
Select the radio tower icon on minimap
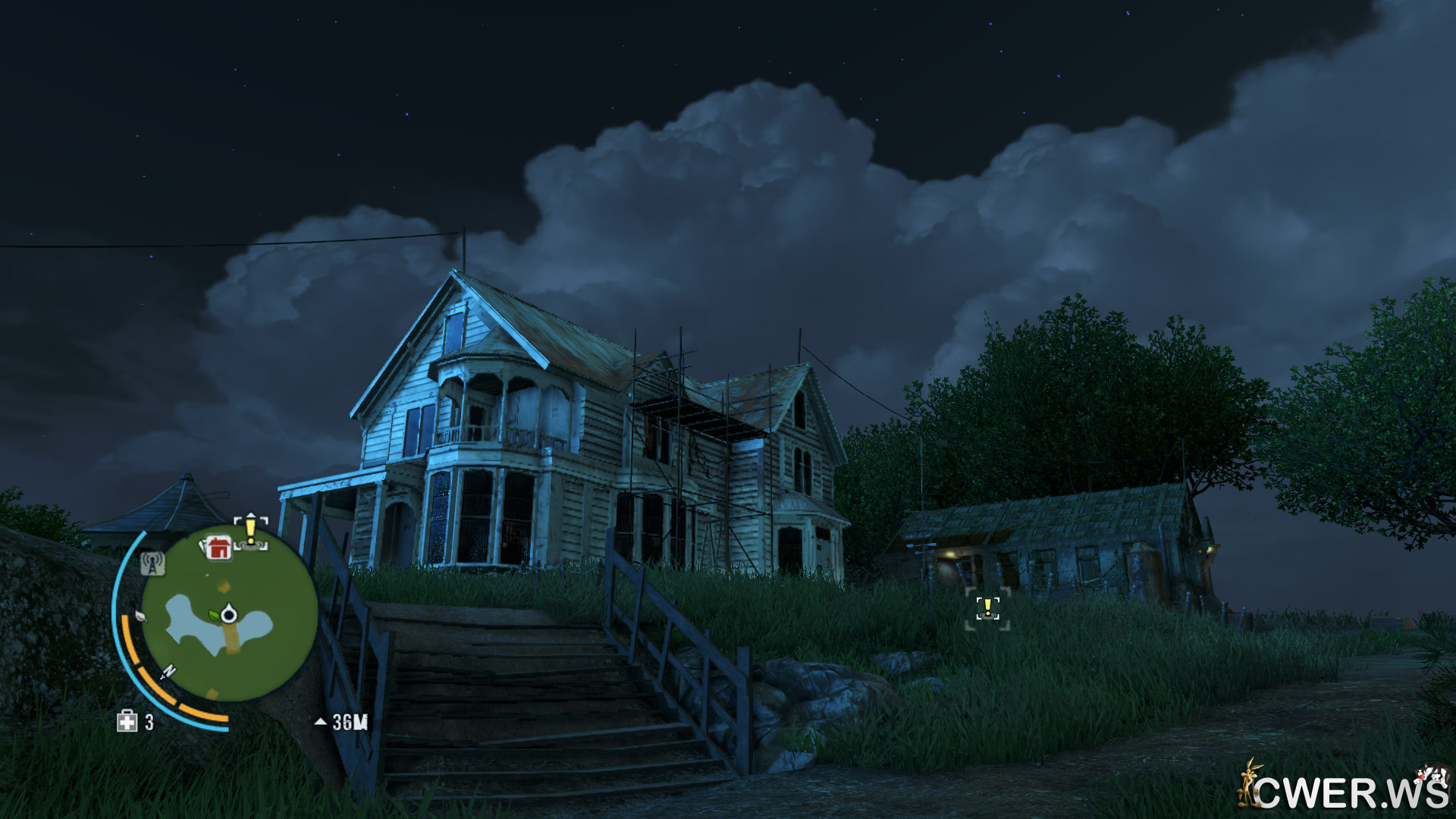(x=152, y=563)
